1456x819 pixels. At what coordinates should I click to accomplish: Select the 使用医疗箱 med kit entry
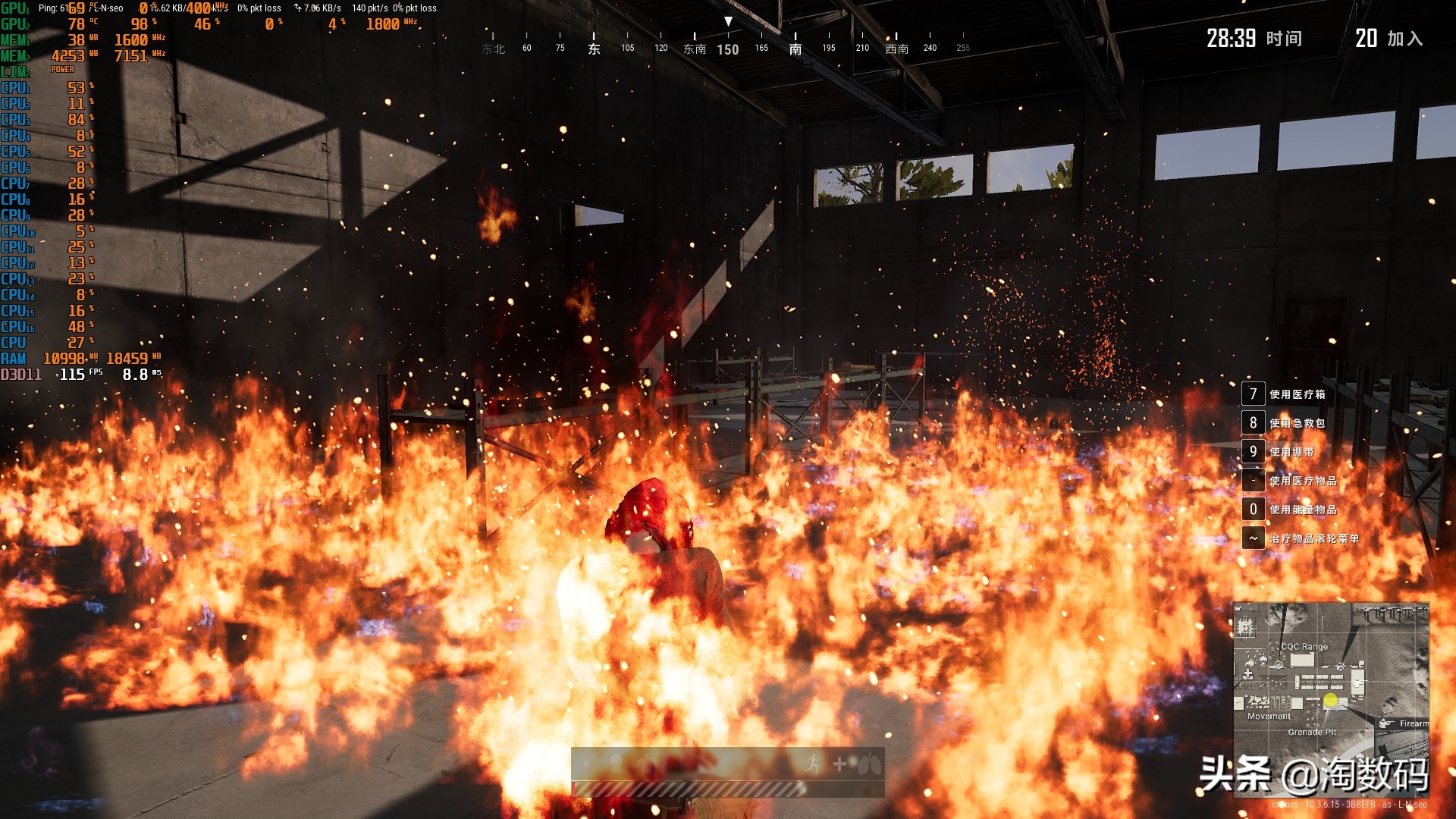point(1297,394)
